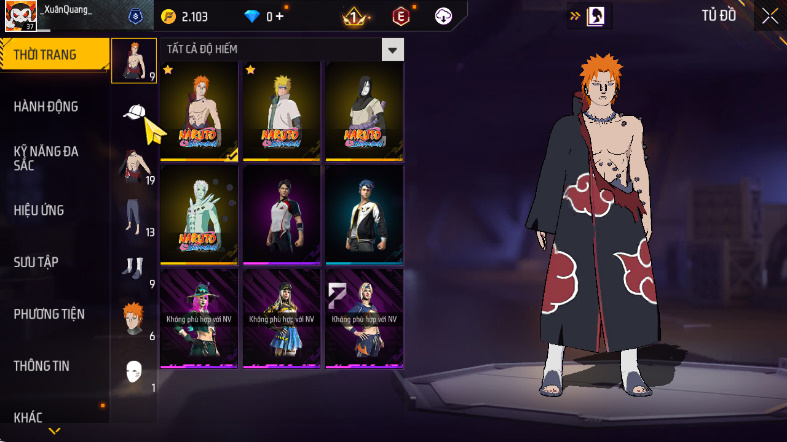Choose the blue-haired white jacket outfit
Image resolution: width=787 pixels, height=442 pixels.
pos(364,214)
